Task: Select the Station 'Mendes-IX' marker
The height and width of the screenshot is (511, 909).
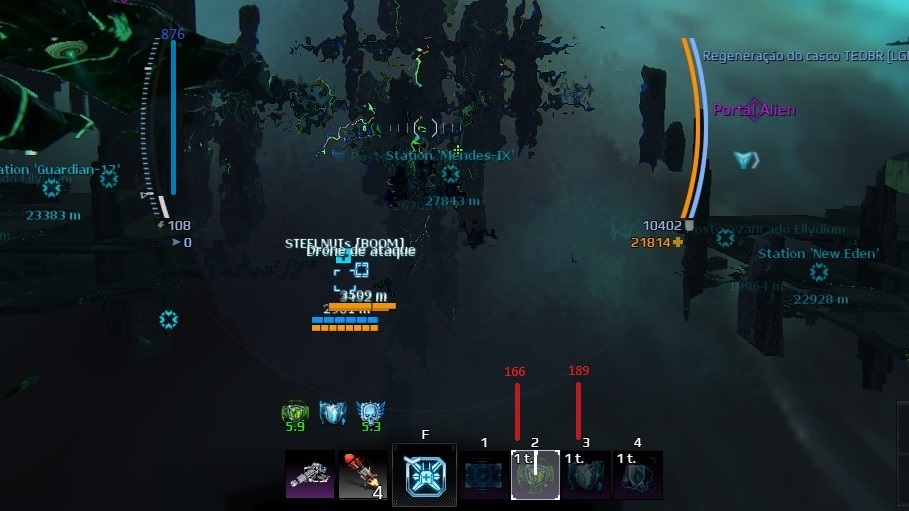Action: click(x=450, y=174)
